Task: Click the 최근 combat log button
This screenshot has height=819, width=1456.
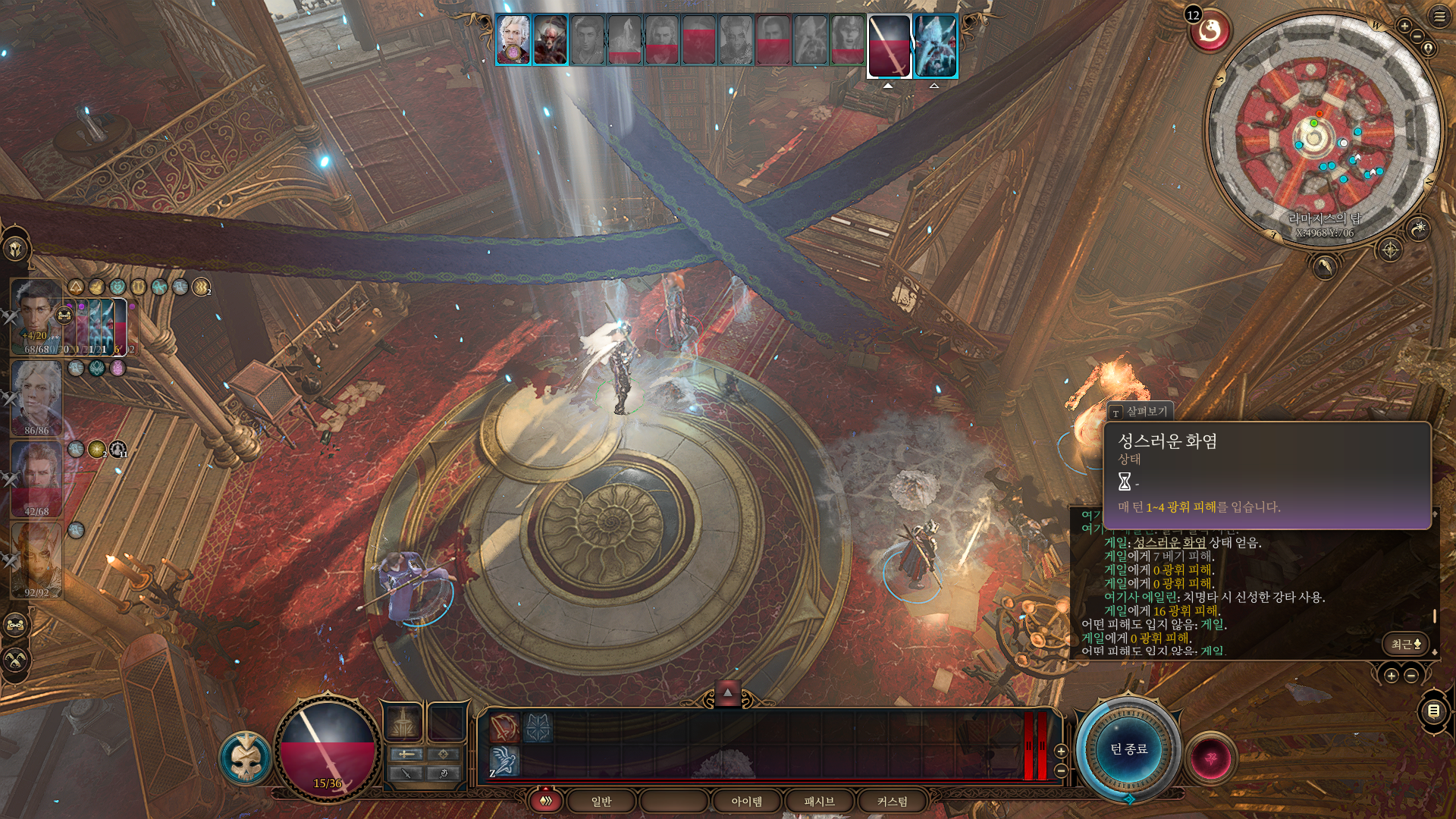Action: tap(1405, 644)
